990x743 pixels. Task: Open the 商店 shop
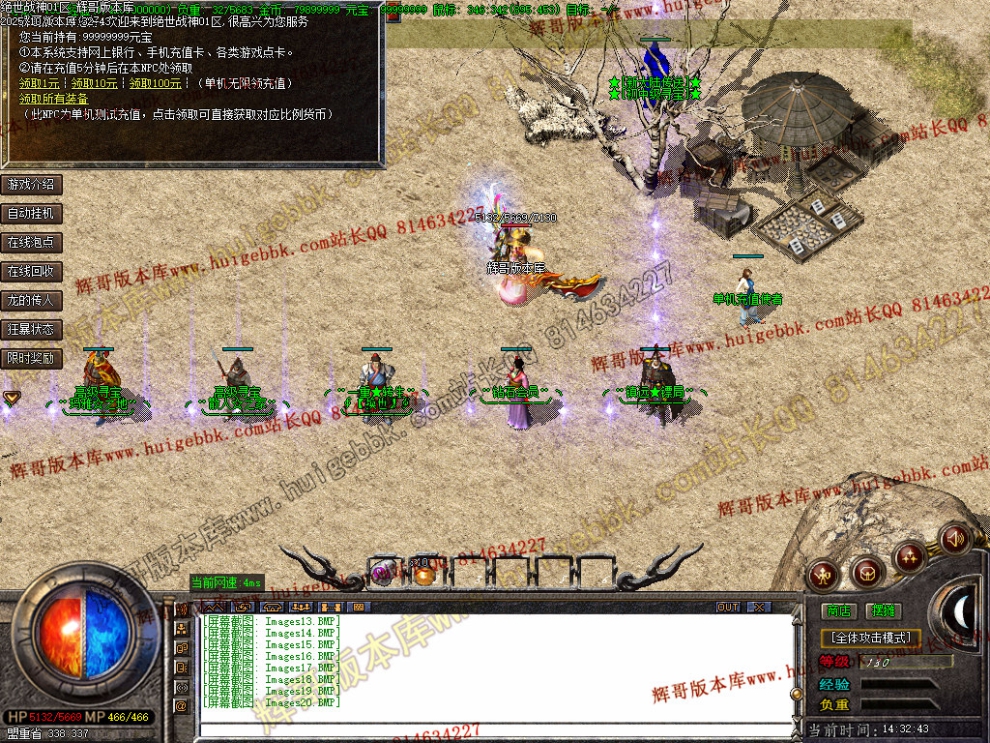[838, 611]
